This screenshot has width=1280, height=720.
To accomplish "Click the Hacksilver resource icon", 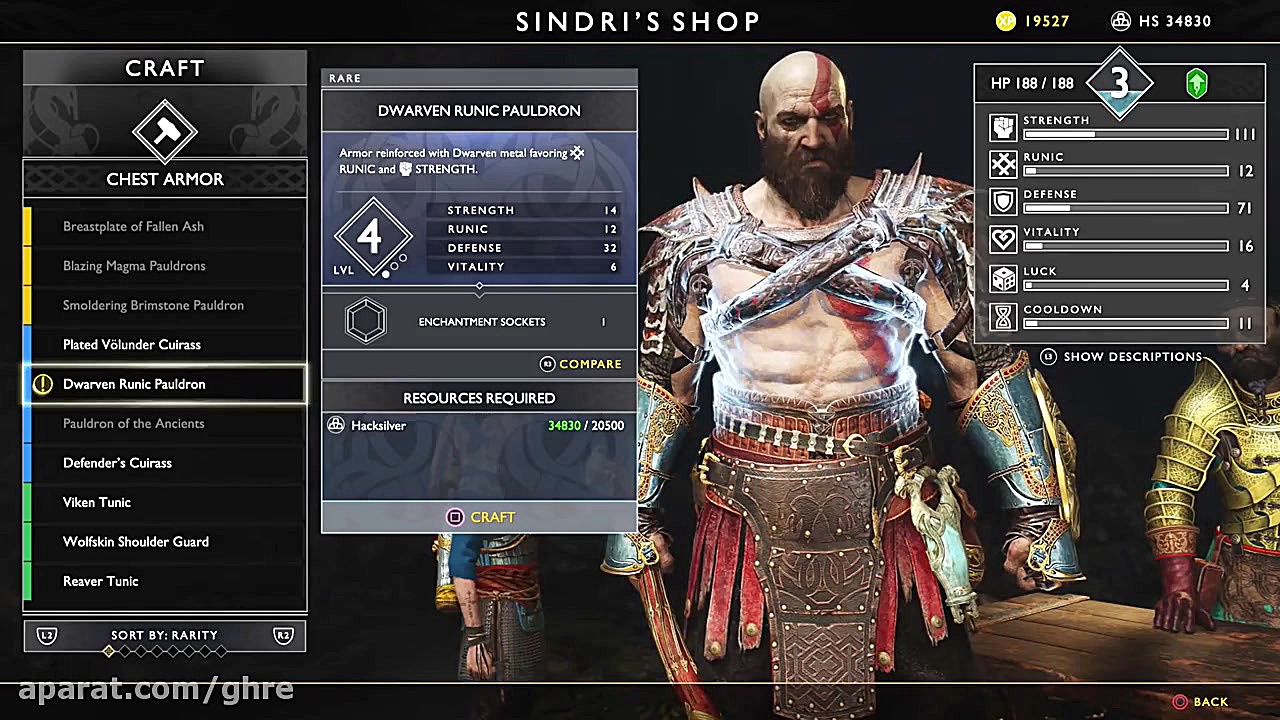I will pyautogui.click(x=336, y=425).
